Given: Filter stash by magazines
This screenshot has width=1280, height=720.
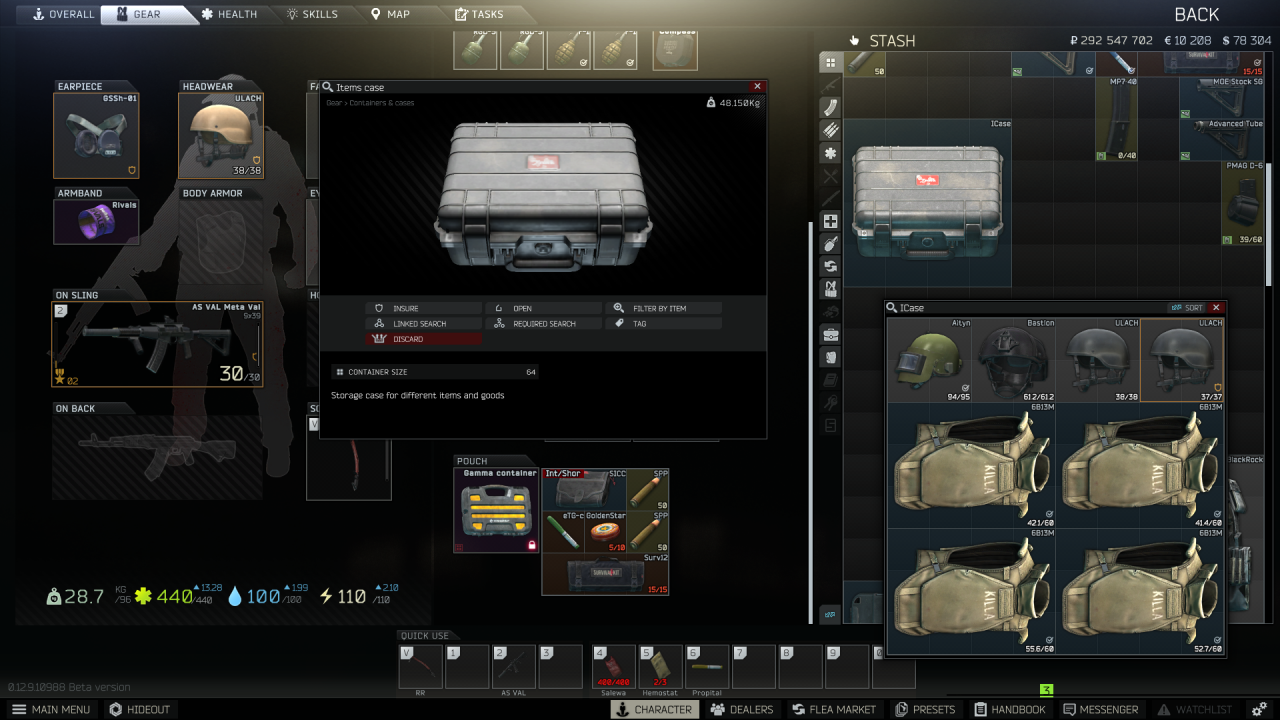Looking at the screenshot, I should pos(829,108).
